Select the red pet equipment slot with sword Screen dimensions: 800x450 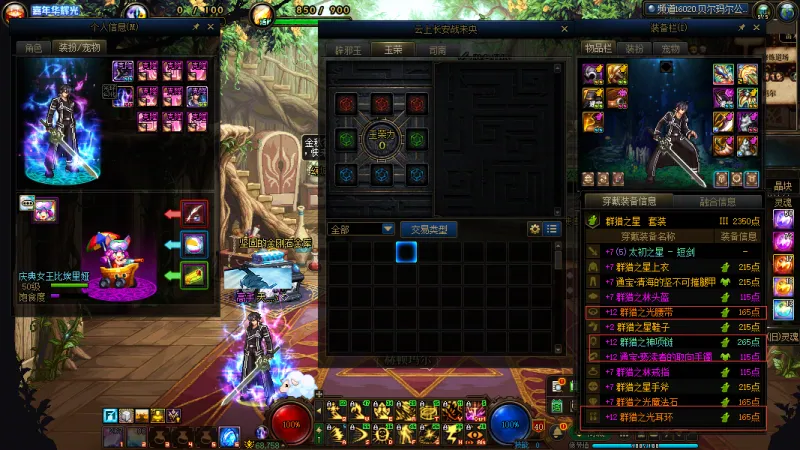click(x=195, y=212)
